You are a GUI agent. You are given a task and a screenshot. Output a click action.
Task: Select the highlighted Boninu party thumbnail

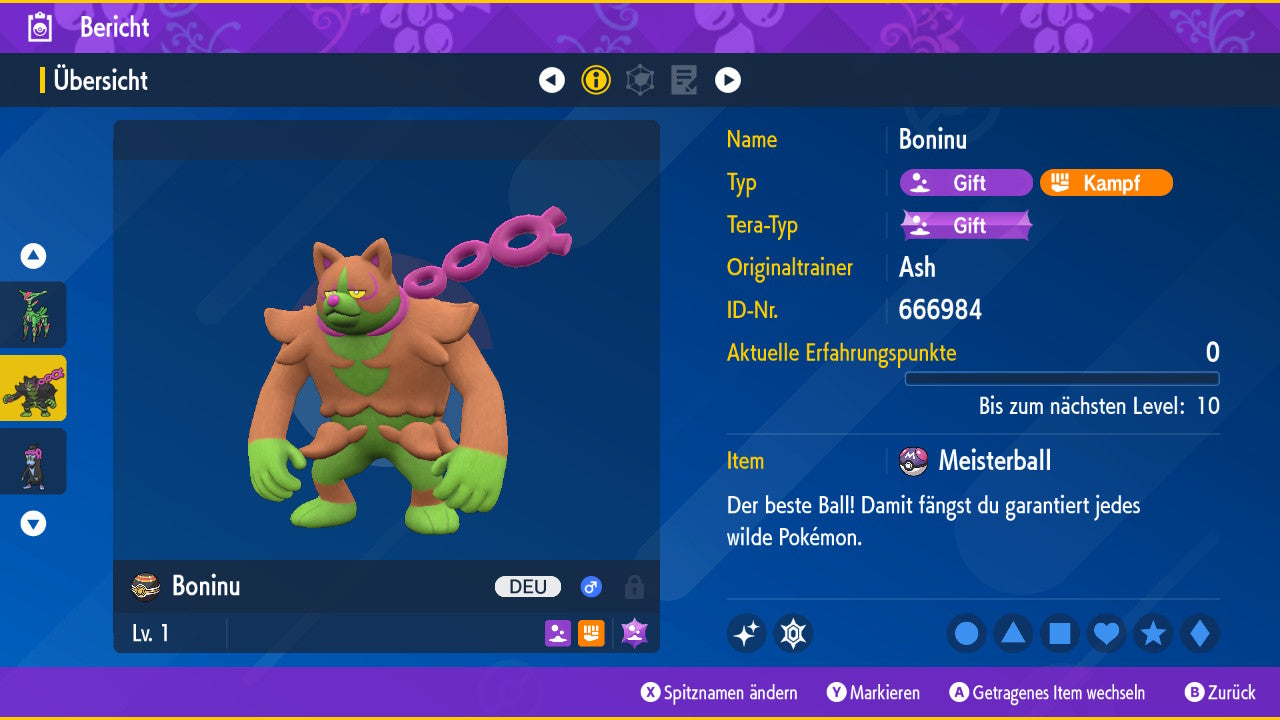tap(34, 388)
